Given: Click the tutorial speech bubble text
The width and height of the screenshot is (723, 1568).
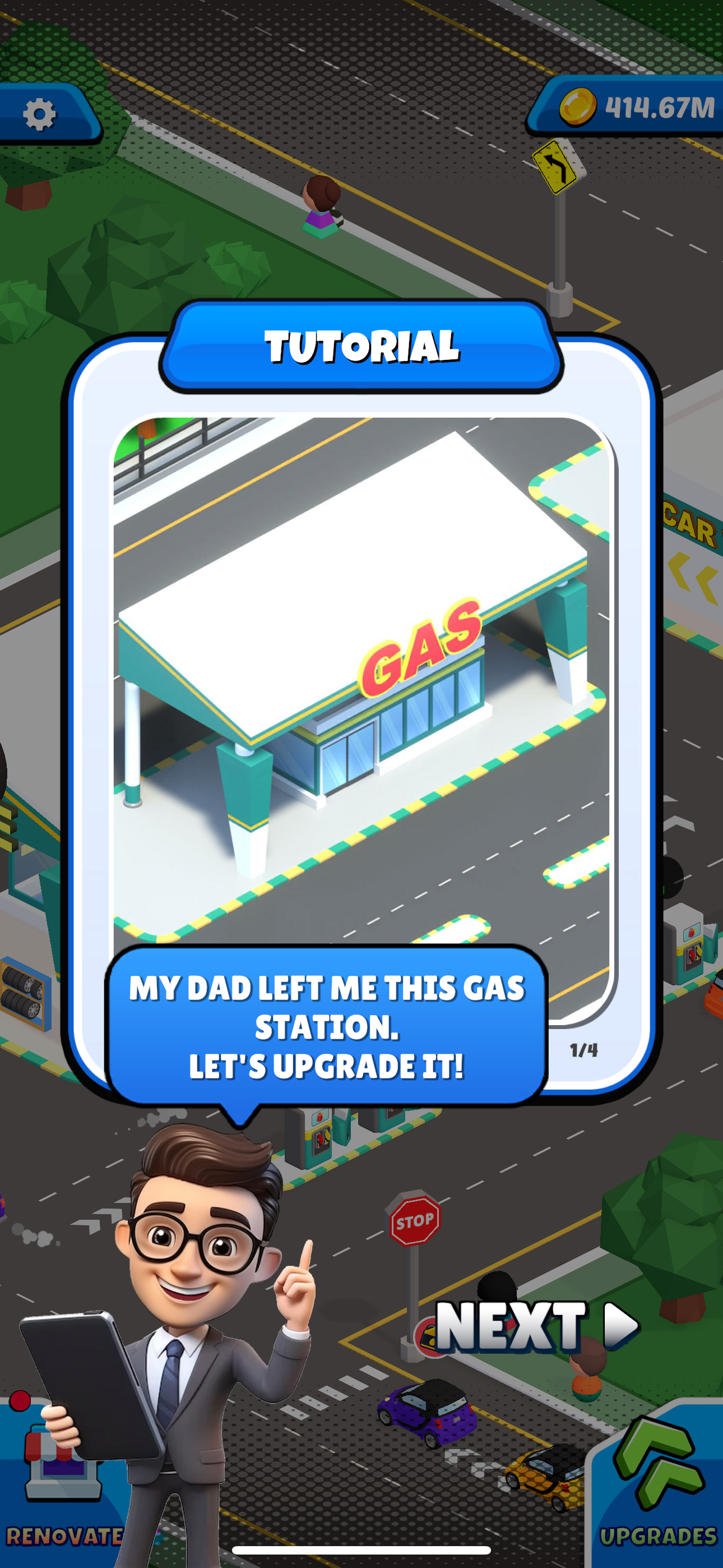Looking at the screenshot, I should click(x=329, y=1029).
